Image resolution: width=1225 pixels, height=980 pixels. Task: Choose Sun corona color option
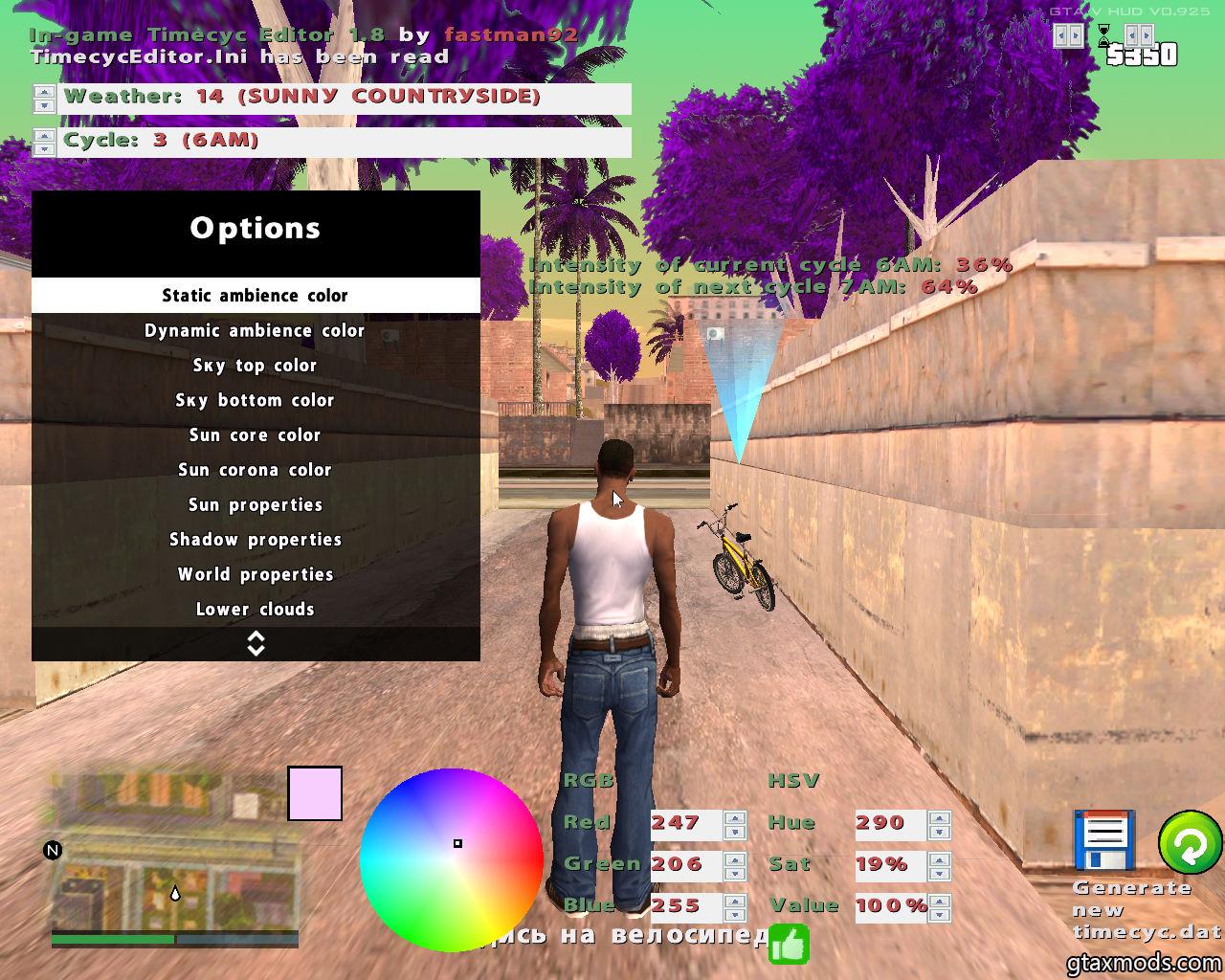tap(255, 470)
